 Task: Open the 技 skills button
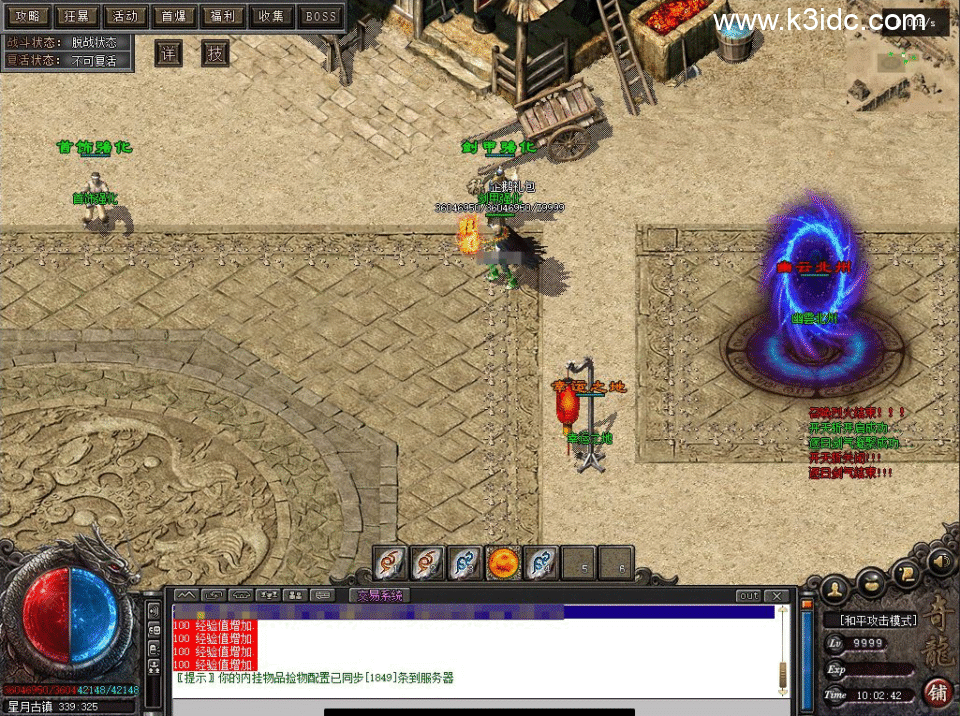click(x=215, y=53)
